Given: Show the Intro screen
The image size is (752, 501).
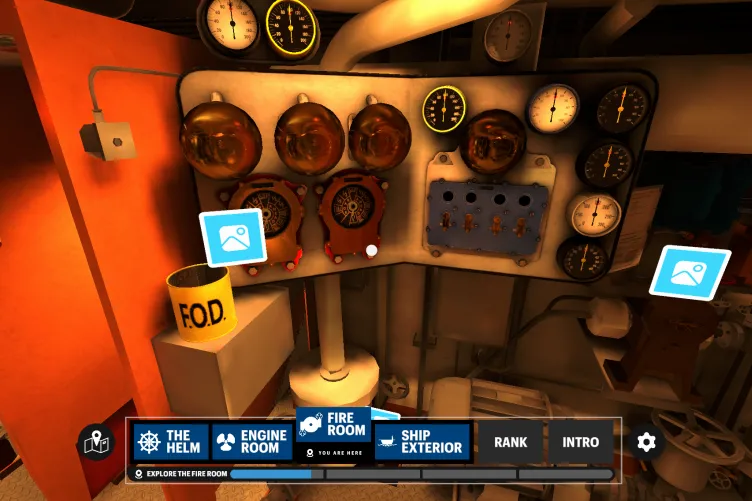Looking at the screenshot, I should [581, 442].
